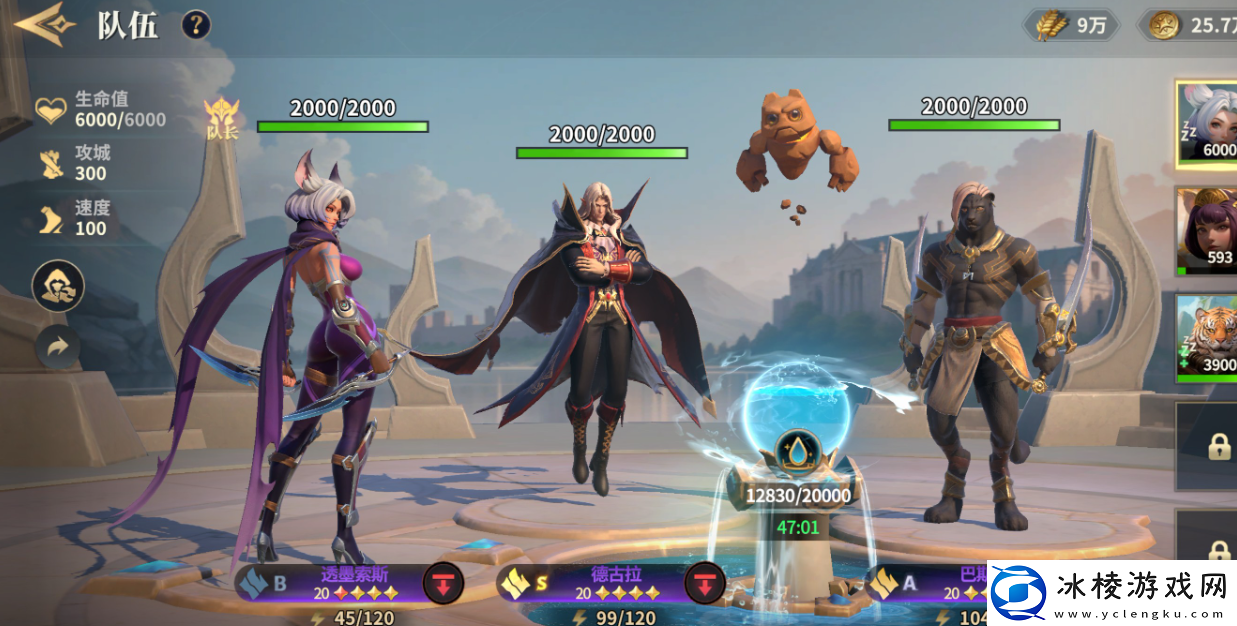Tap the water drop fountain icon

click(x=798, y=449)
